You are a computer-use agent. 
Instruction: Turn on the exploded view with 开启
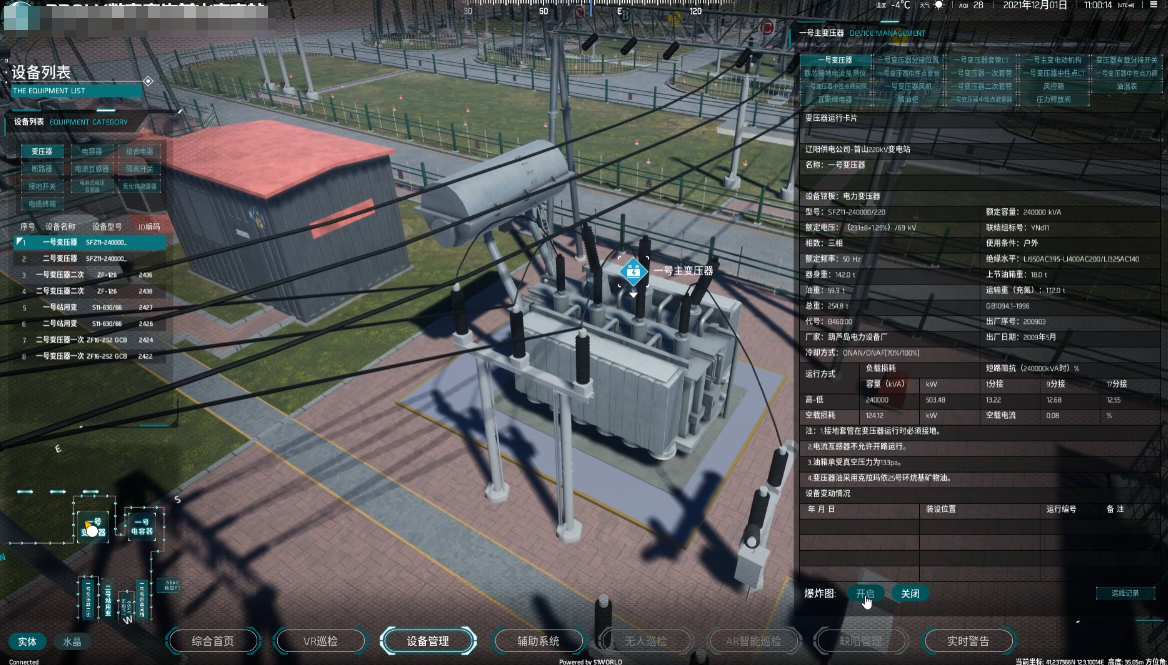click(x=865, y=593)
